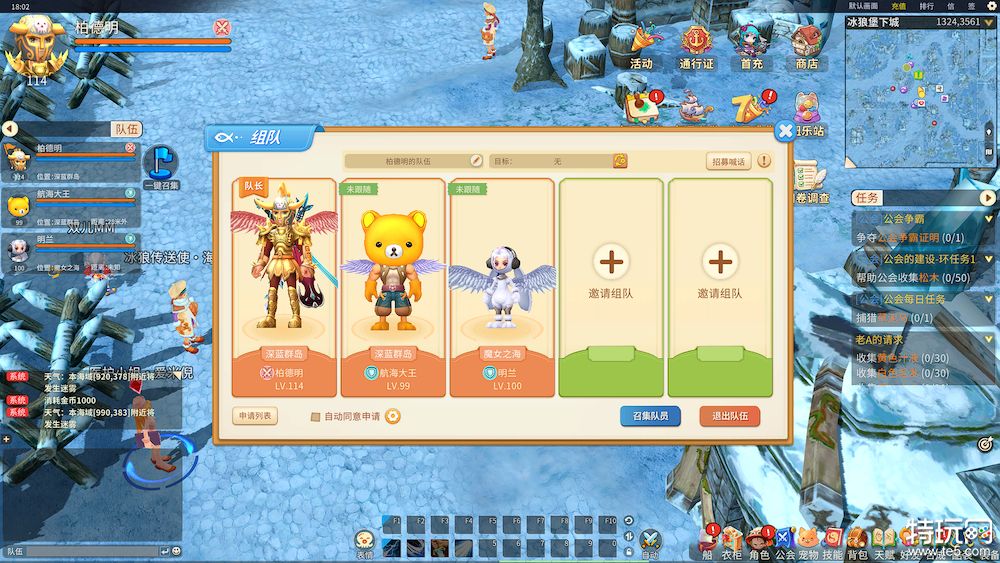
Task: Open the 背包 backpack
Action: pos(857,541)
